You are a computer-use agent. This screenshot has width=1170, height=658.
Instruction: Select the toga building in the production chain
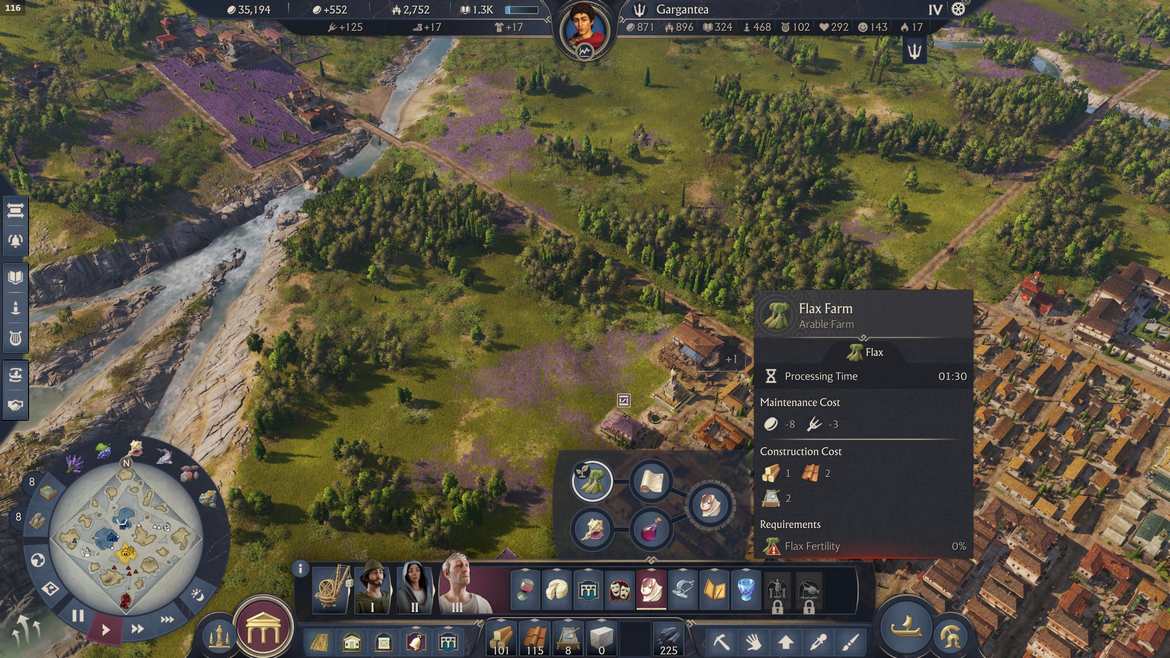pos(709,504)
